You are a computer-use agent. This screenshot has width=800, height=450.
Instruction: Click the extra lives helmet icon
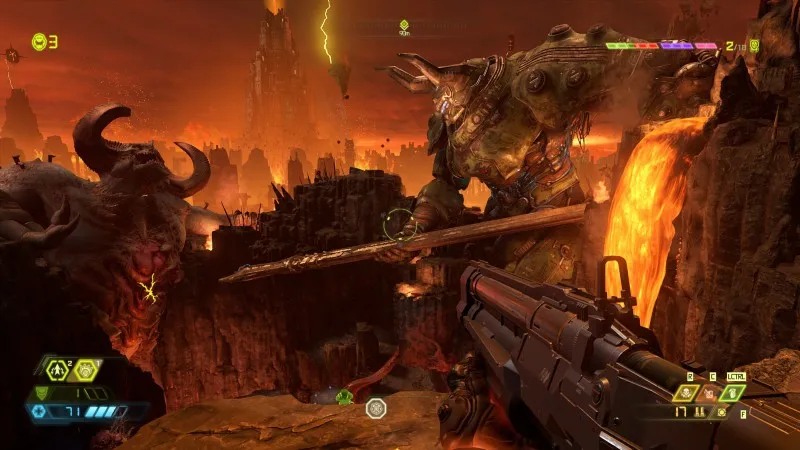[39, 41]
